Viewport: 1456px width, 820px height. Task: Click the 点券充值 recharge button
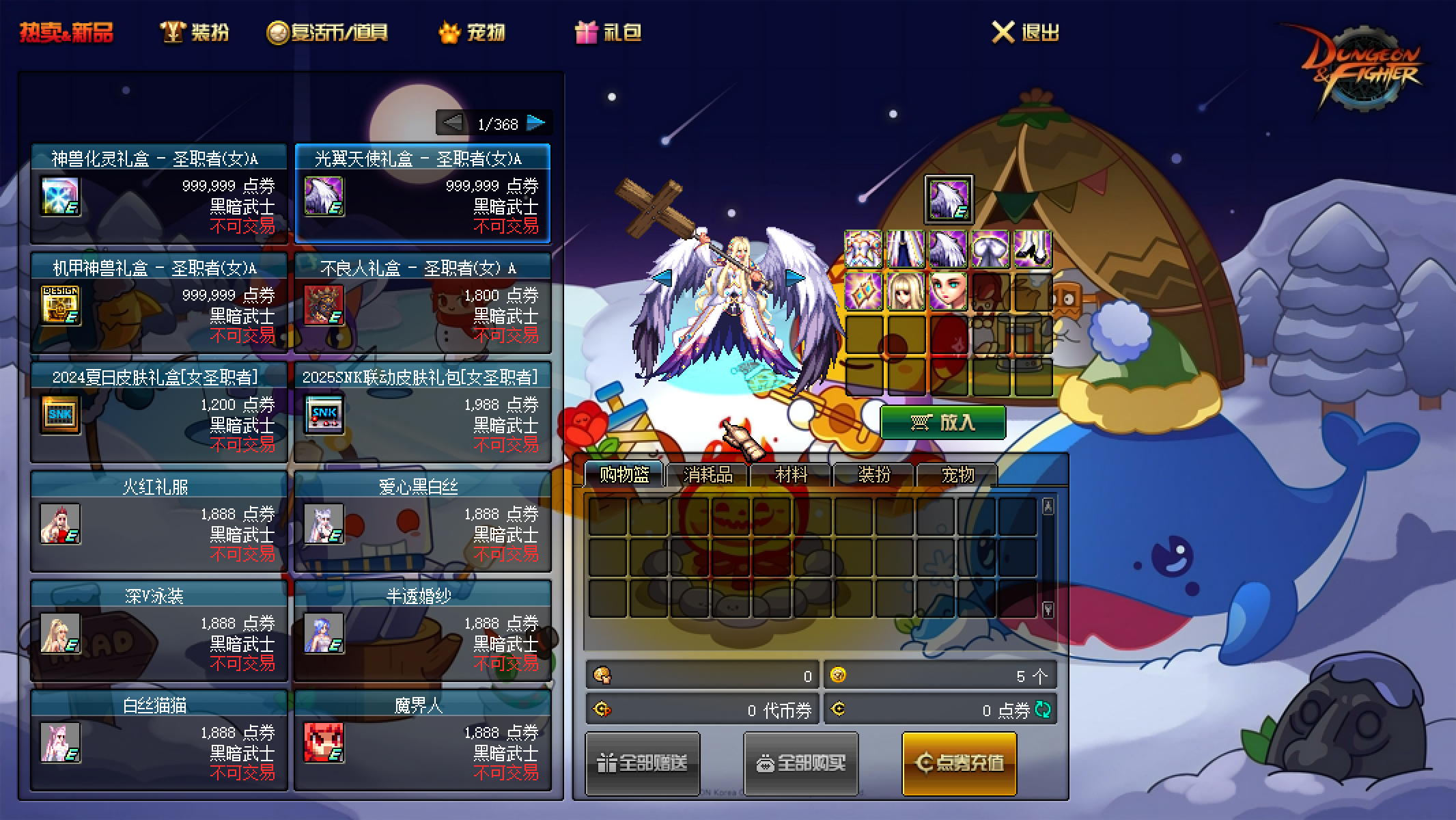pyautogui.click(x=959, y=763)
